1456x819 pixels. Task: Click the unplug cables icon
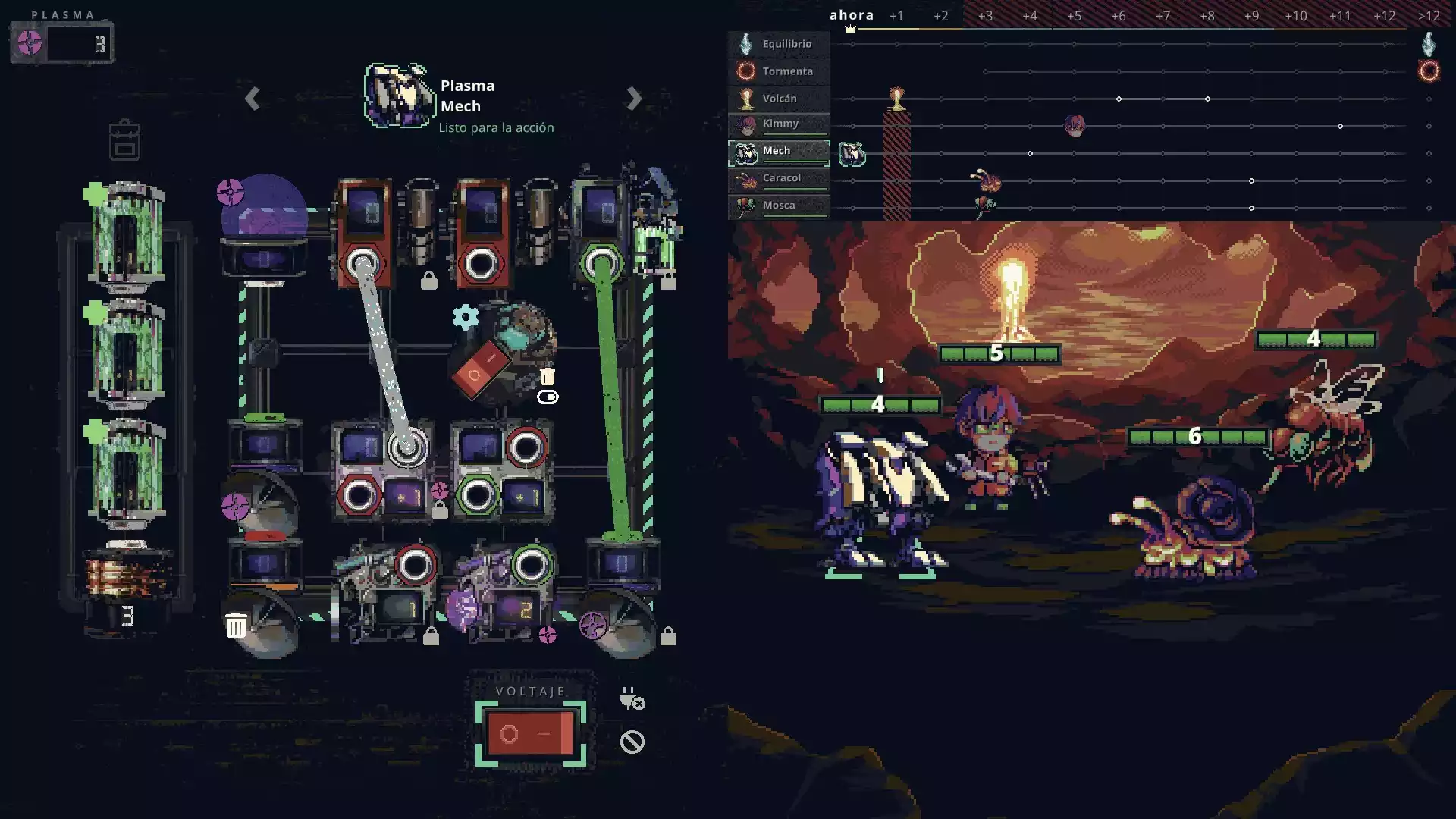click(x=632, y=698)
